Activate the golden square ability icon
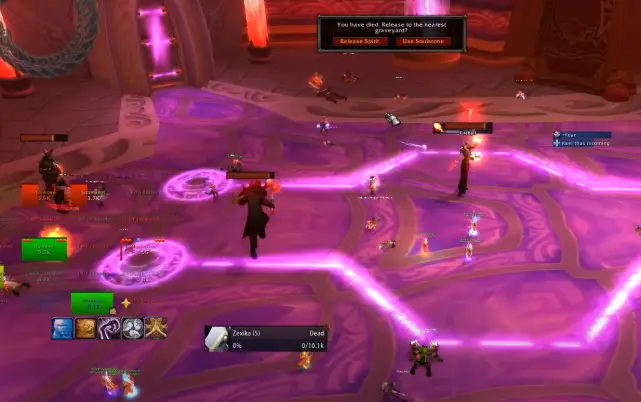 point(86,327)
